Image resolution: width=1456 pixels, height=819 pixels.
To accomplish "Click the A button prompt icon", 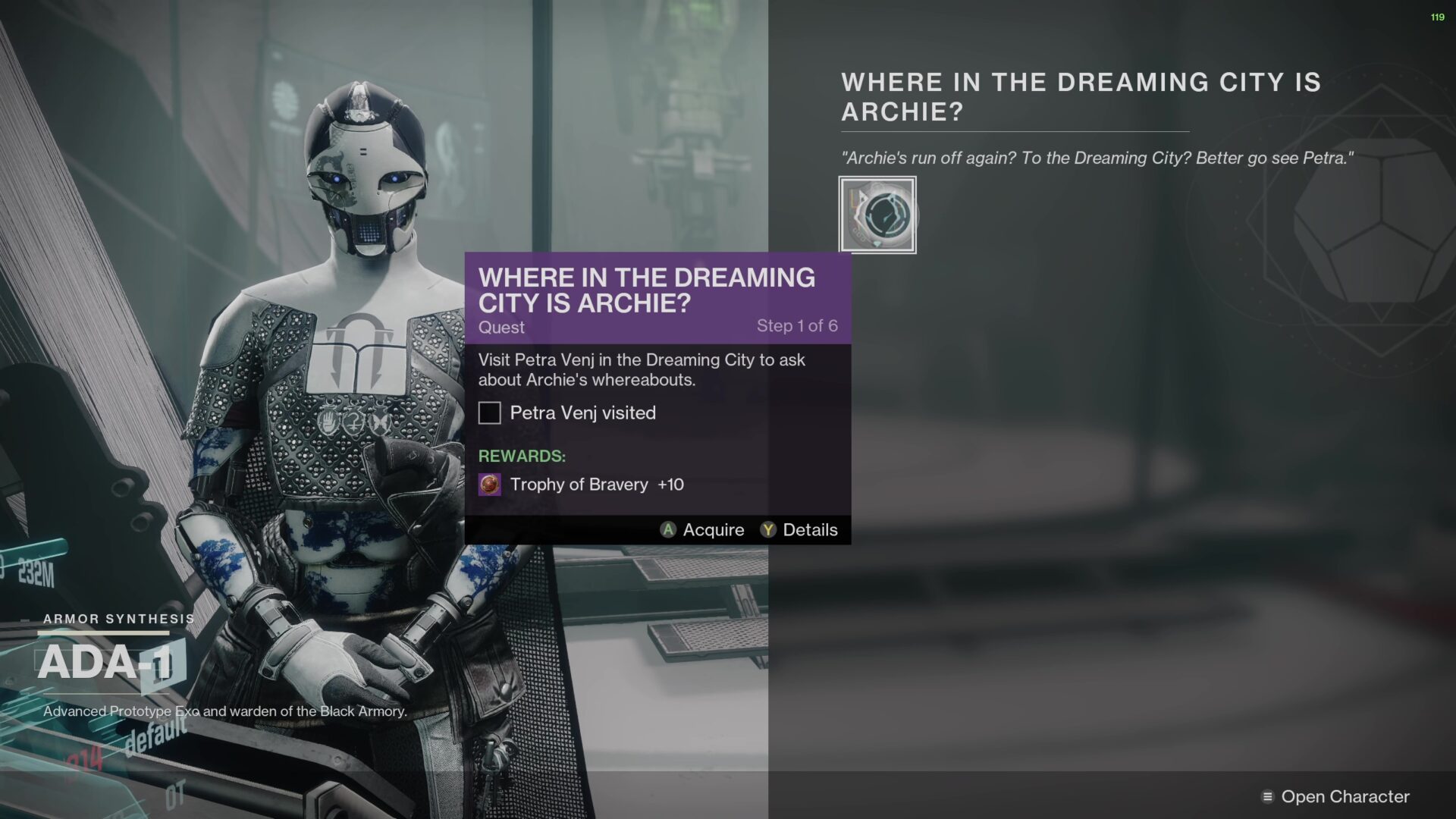I will point(667,530).
